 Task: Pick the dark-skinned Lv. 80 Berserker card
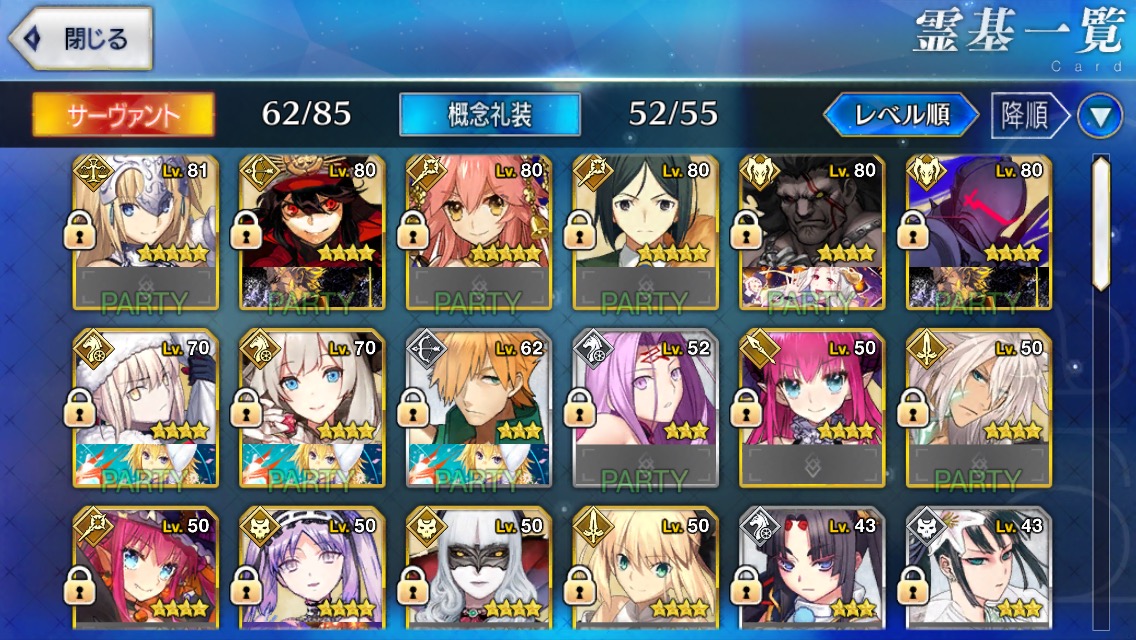coord(812,232)
